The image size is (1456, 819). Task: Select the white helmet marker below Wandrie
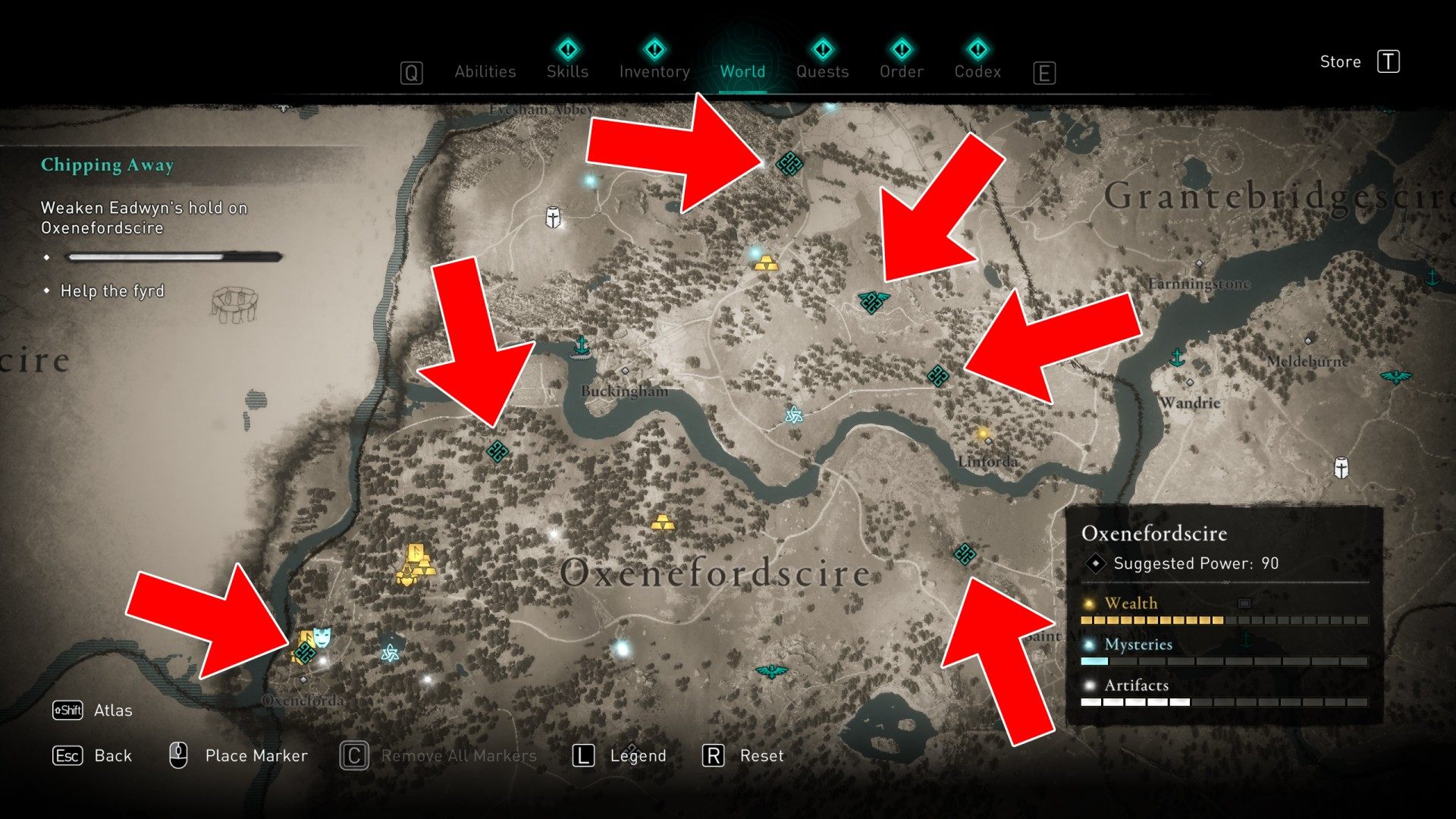point(1341,467)
